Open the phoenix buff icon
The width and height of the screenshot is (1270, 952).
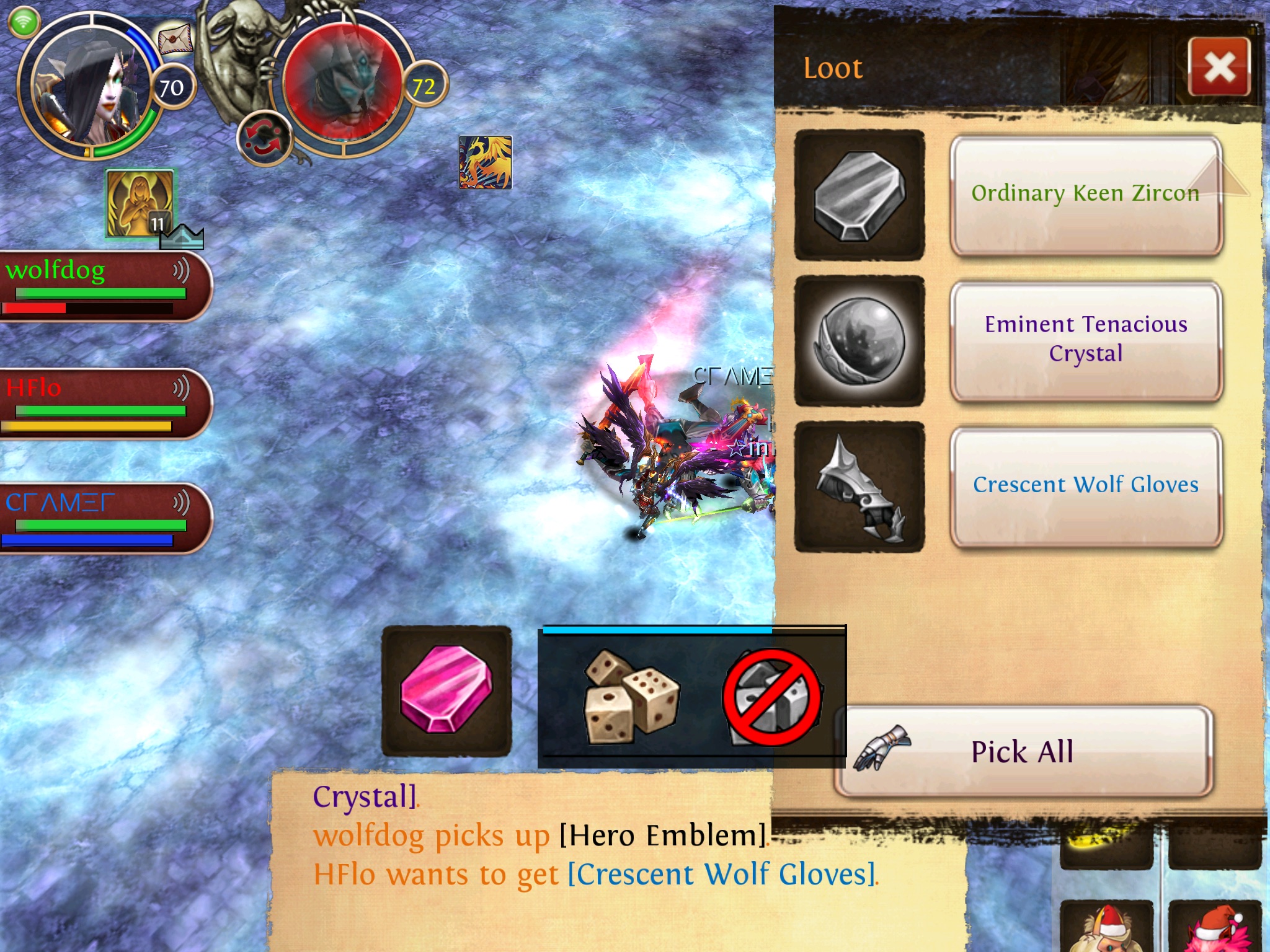coord(486,162)
